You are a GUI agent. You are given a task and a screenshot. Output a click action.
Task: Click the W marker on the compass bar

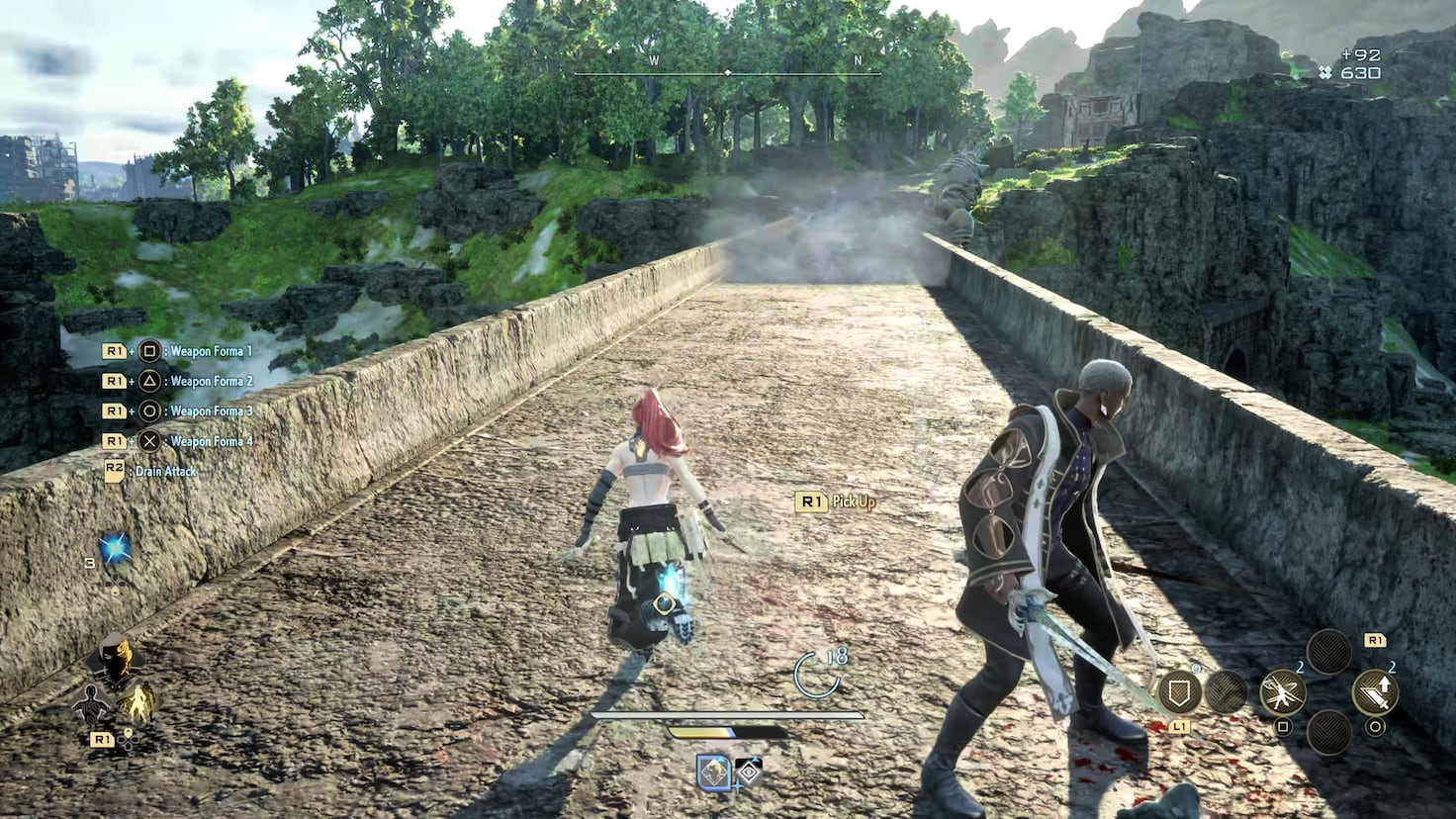coord(652,59)
